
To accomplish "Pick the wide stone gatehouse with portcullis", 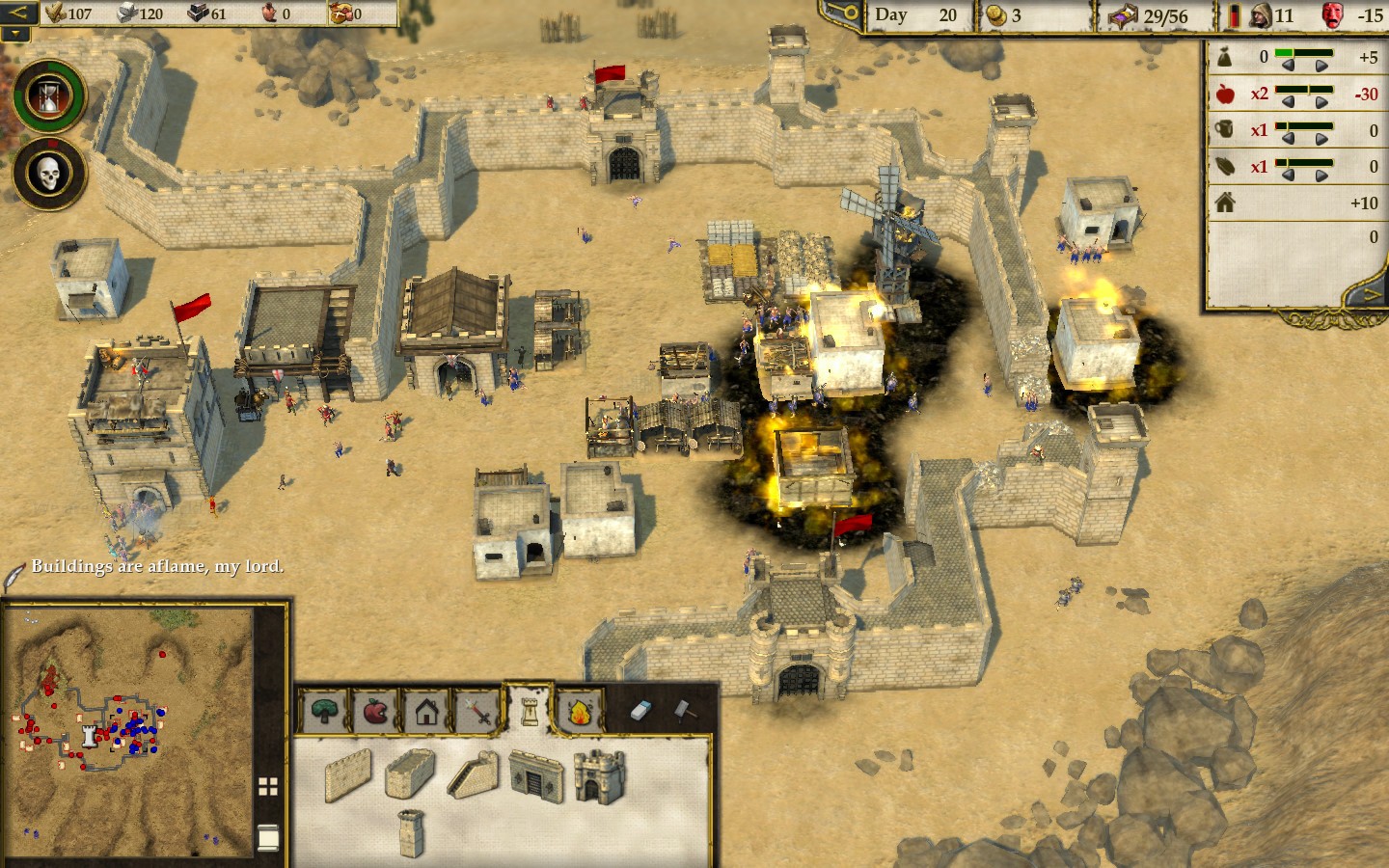I will [x=536, y=775].
